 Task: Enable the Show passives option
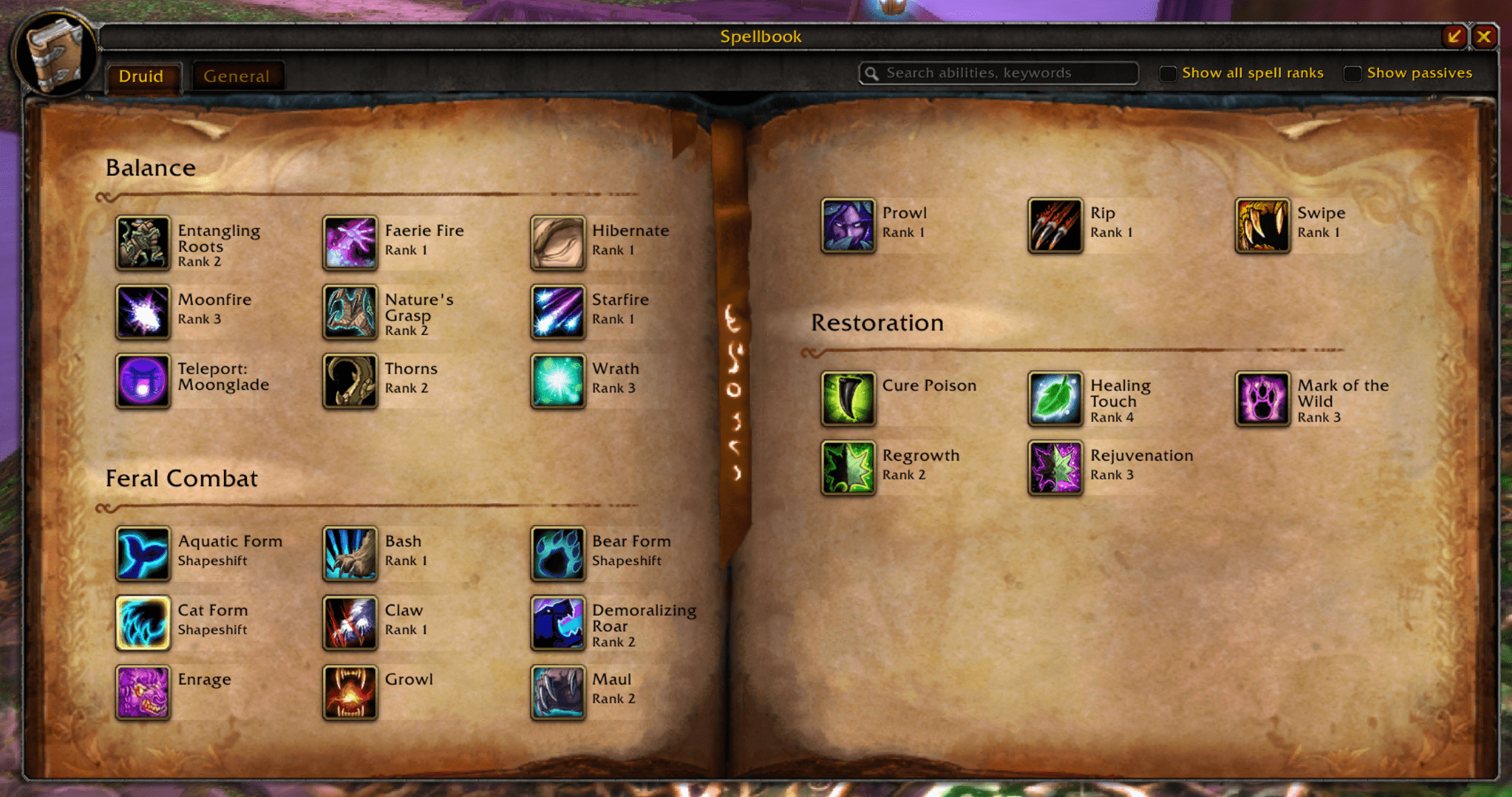point(1352,73)
